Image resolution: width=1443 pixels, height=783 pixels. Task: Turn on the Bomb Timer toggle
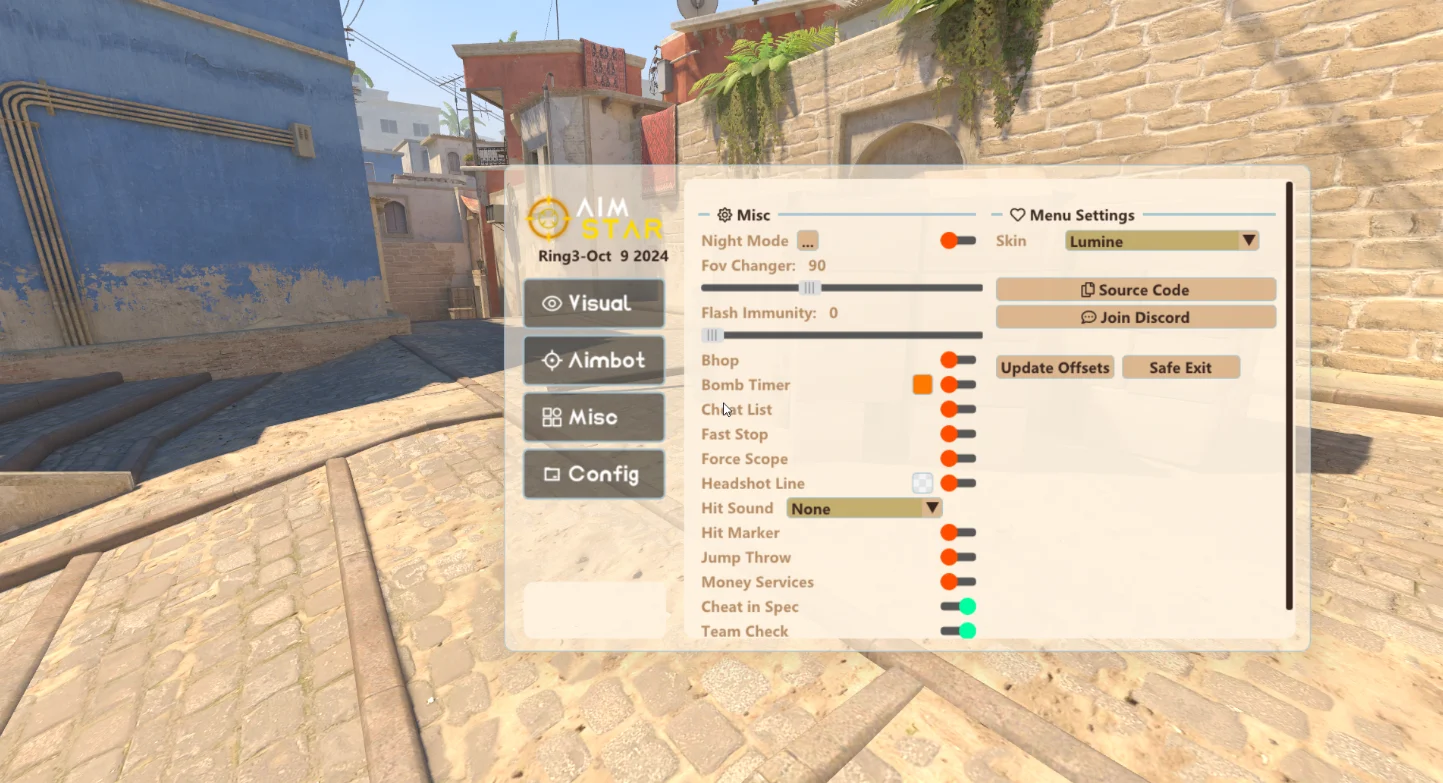(x=957, y=385)
